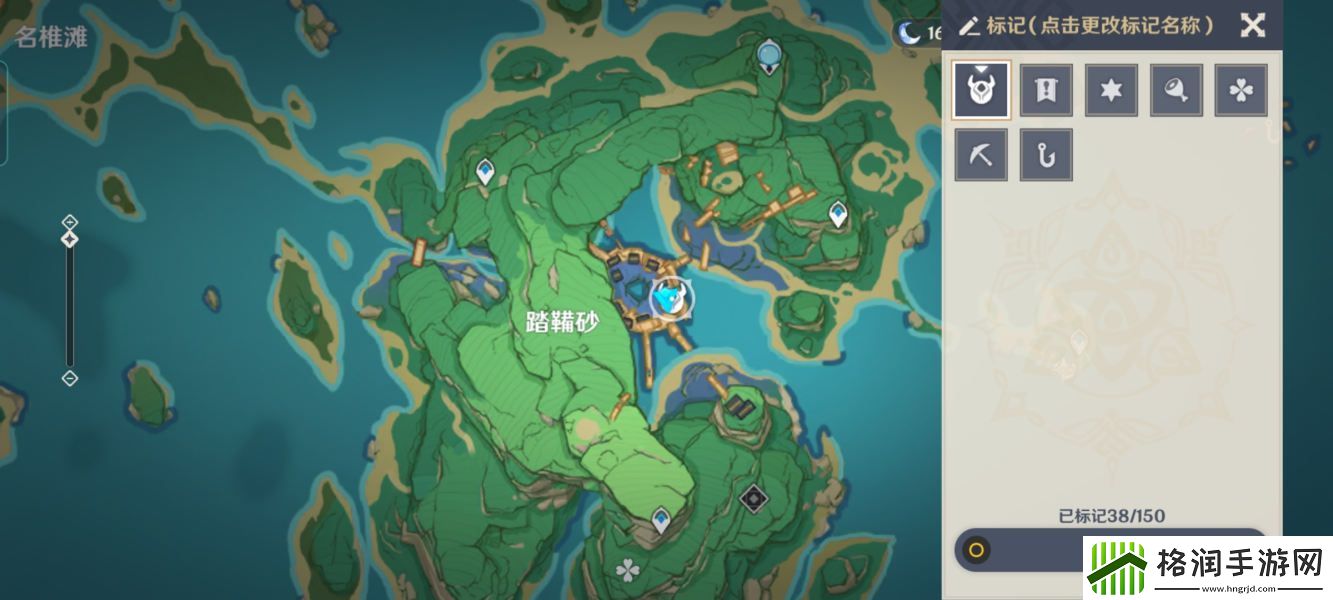1333x600 pixels.
Task: Open the diamond-shaped domain marker on the map
Action: pos(753,497)
